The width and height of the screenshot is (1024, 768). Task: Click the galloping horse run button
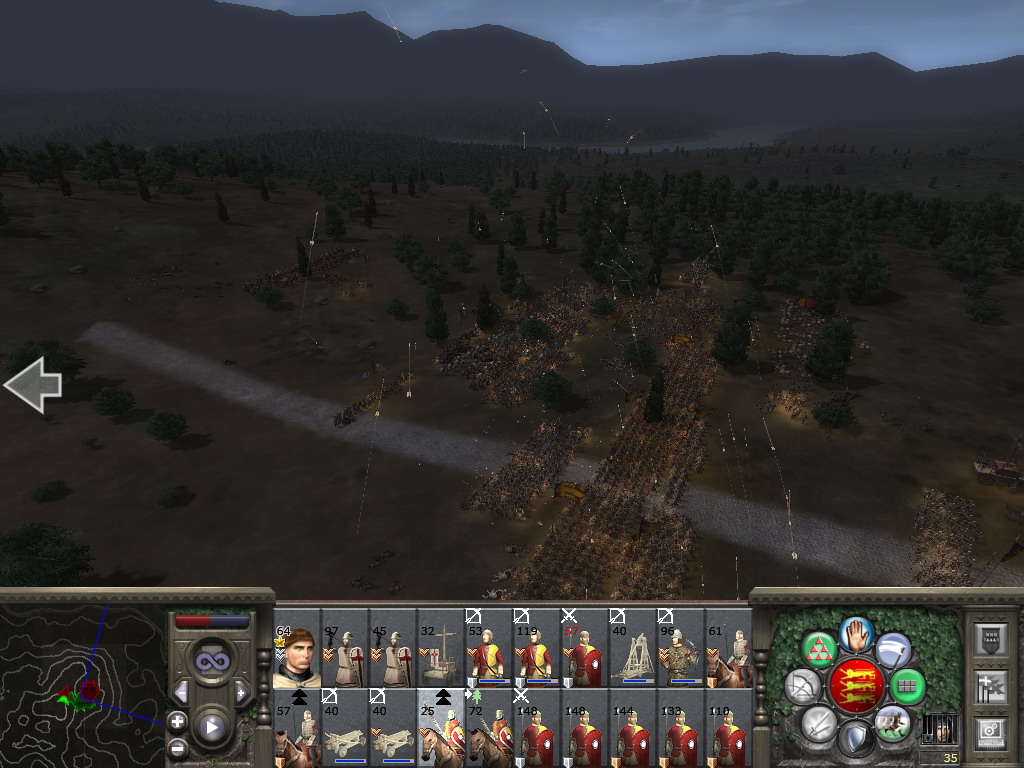coord(891,722)
